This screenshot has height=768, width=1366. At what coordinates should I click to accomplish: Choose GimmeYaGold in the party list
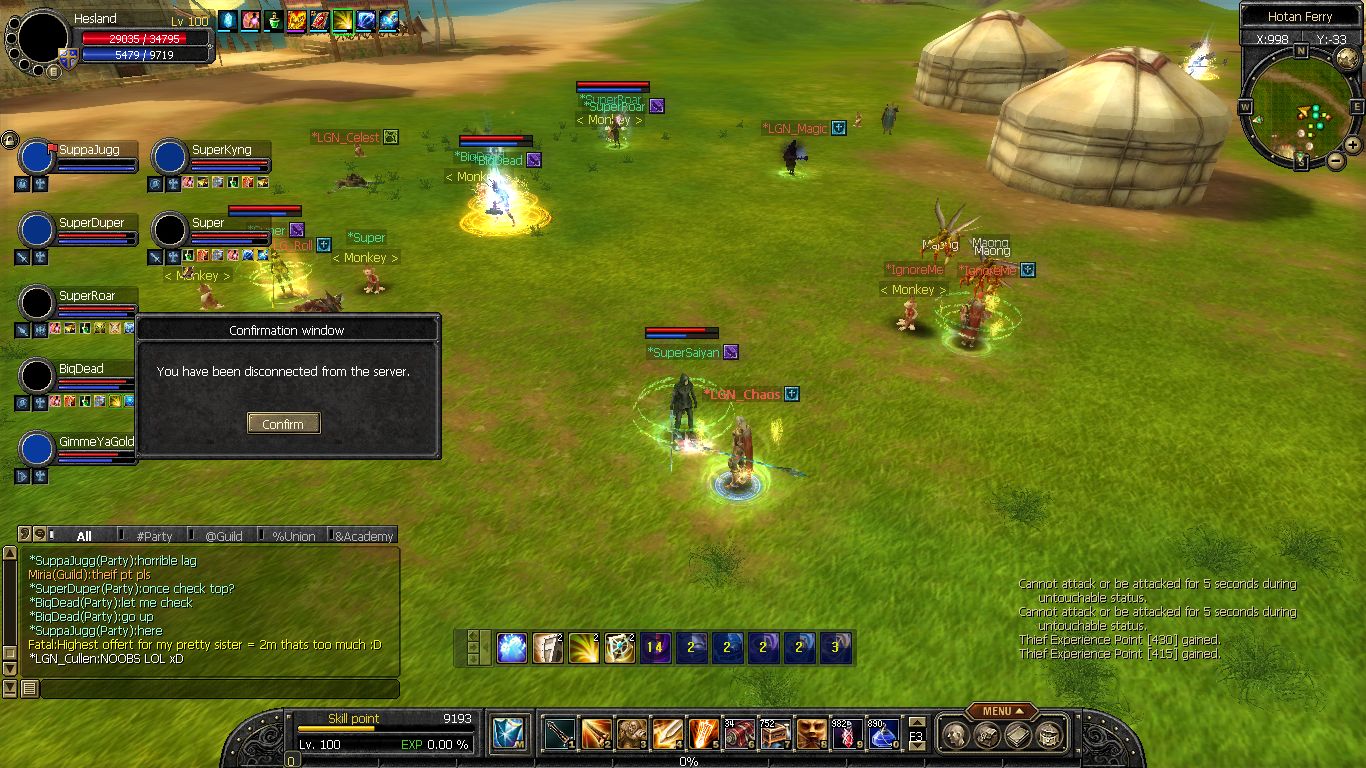pos(38,449)
